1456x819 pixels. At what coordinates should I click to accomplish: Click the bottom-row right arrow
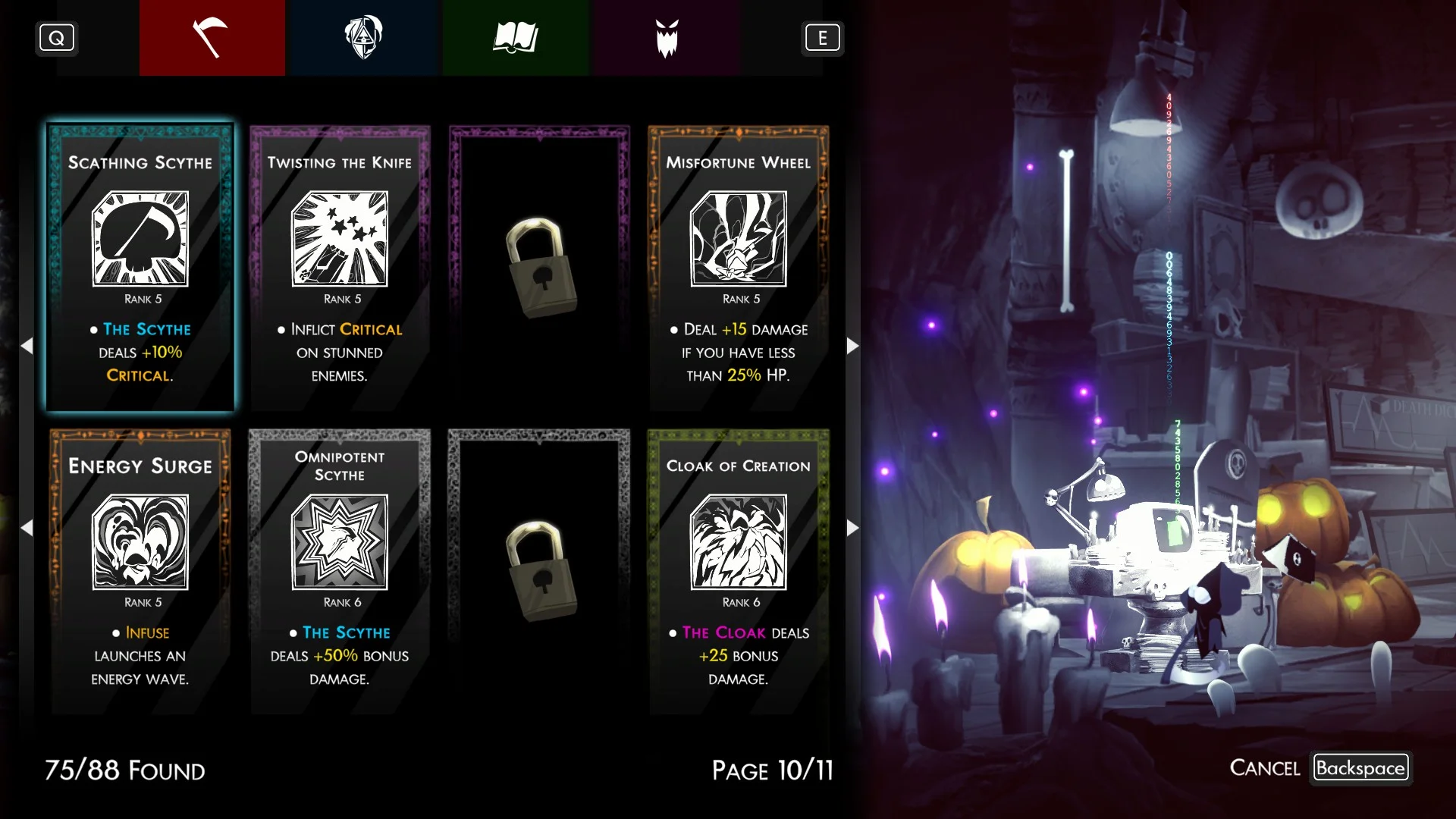click(852, 528)
